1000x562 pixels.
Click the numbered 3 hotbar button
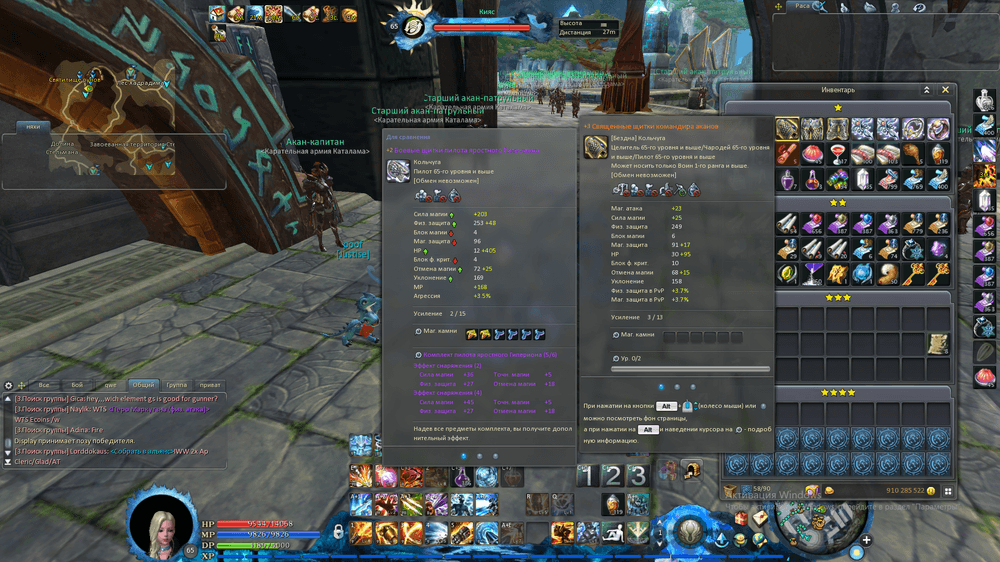[x=638, y=476]
